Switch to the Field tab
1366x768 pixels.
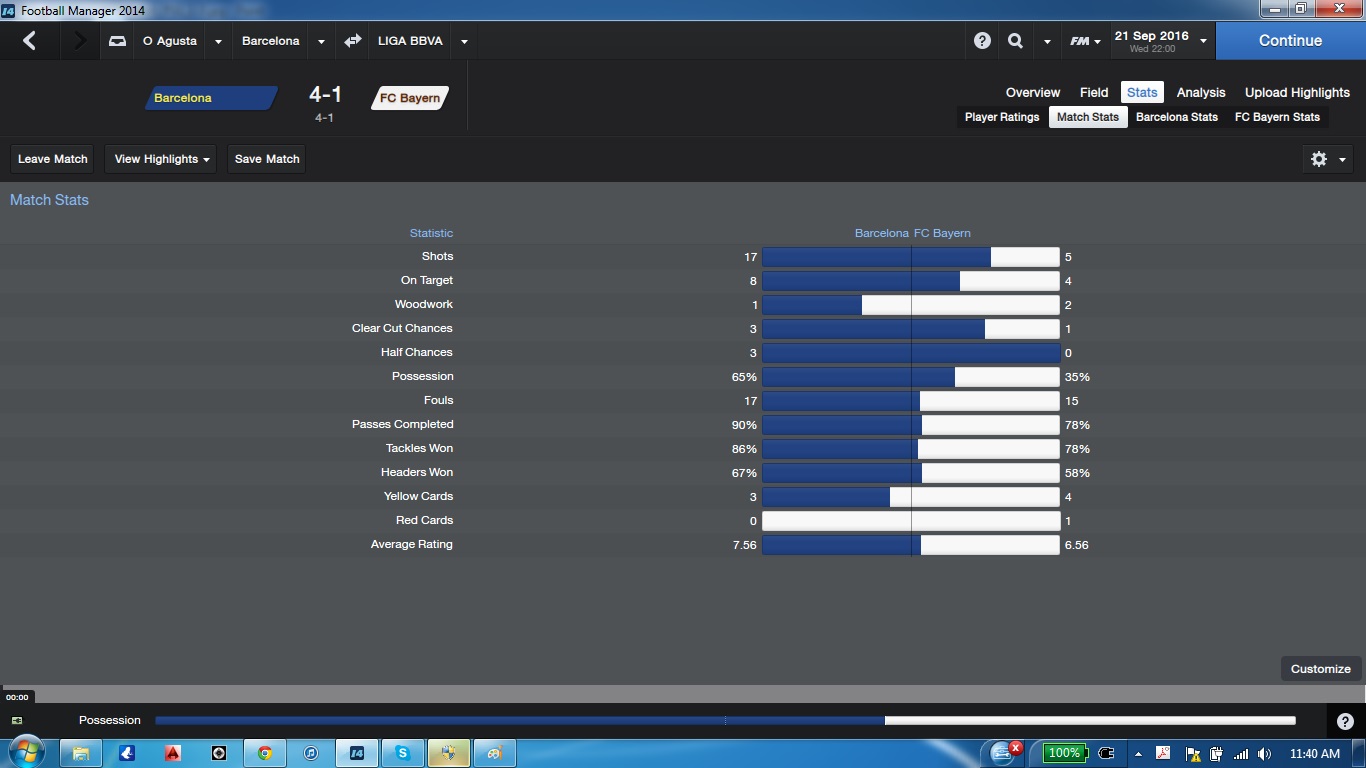(1094, 92)
